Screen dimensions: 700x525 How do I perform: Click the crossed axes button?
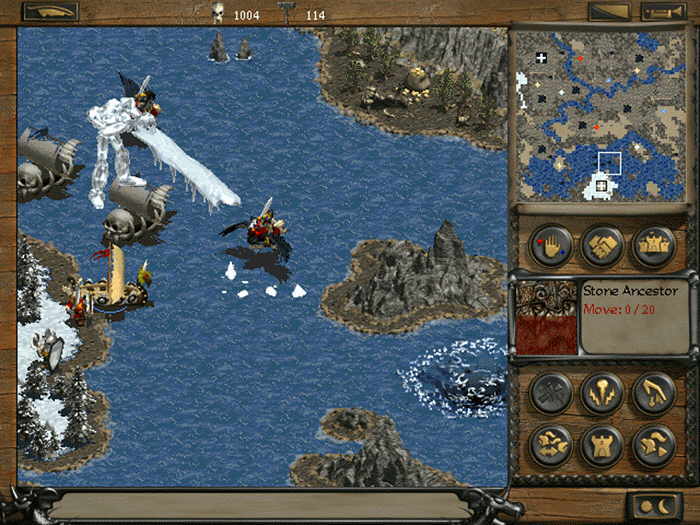pyautogui.click(x=551, y=393)
